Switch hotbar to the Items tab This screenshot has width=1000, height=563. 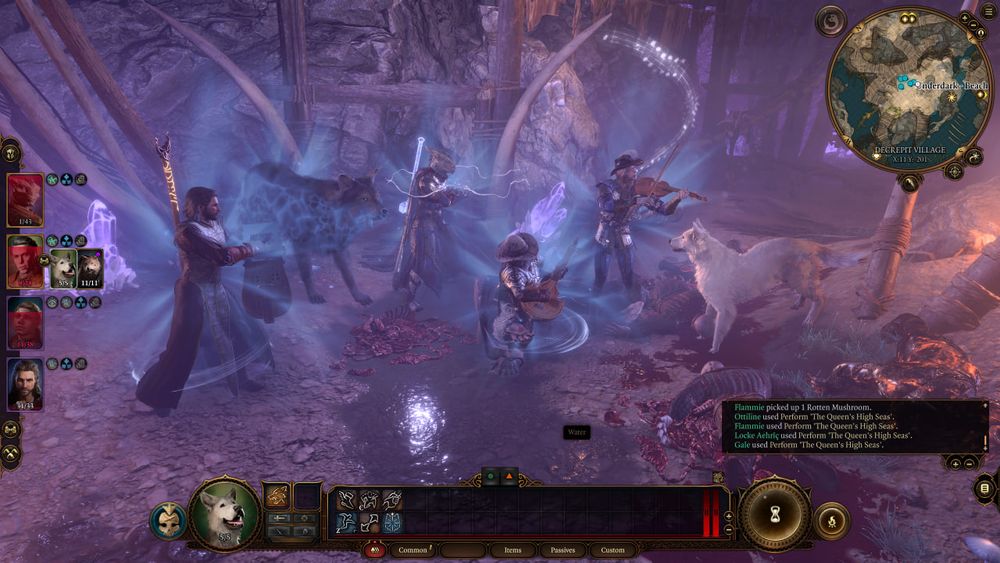click(512, 550)
